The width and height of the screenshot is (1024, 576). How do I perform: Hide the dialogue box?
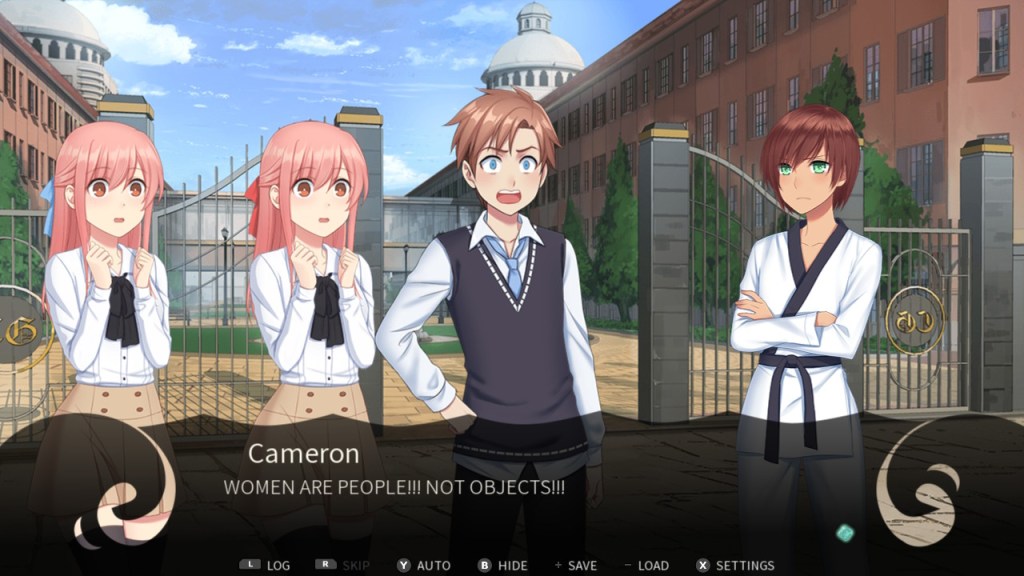coord(503,565)
